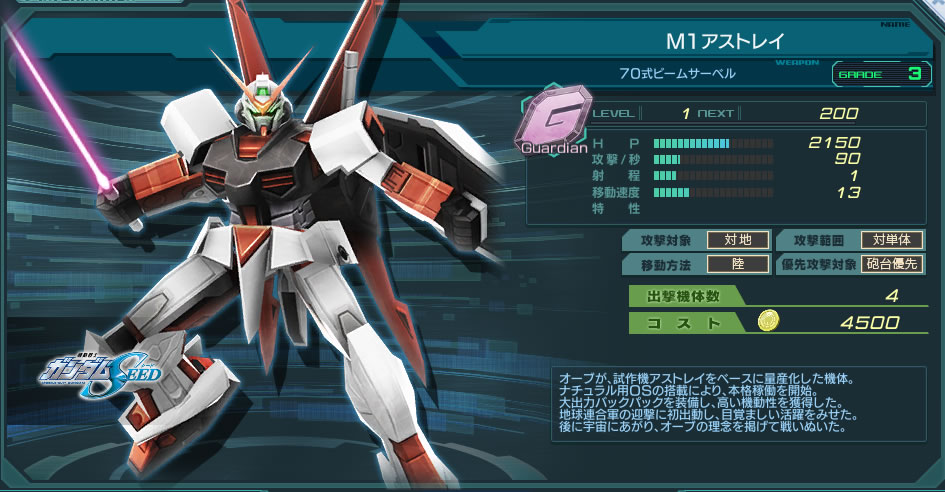
Task: Click the gold coin cost icon
Action: click(x=770, y=323)
